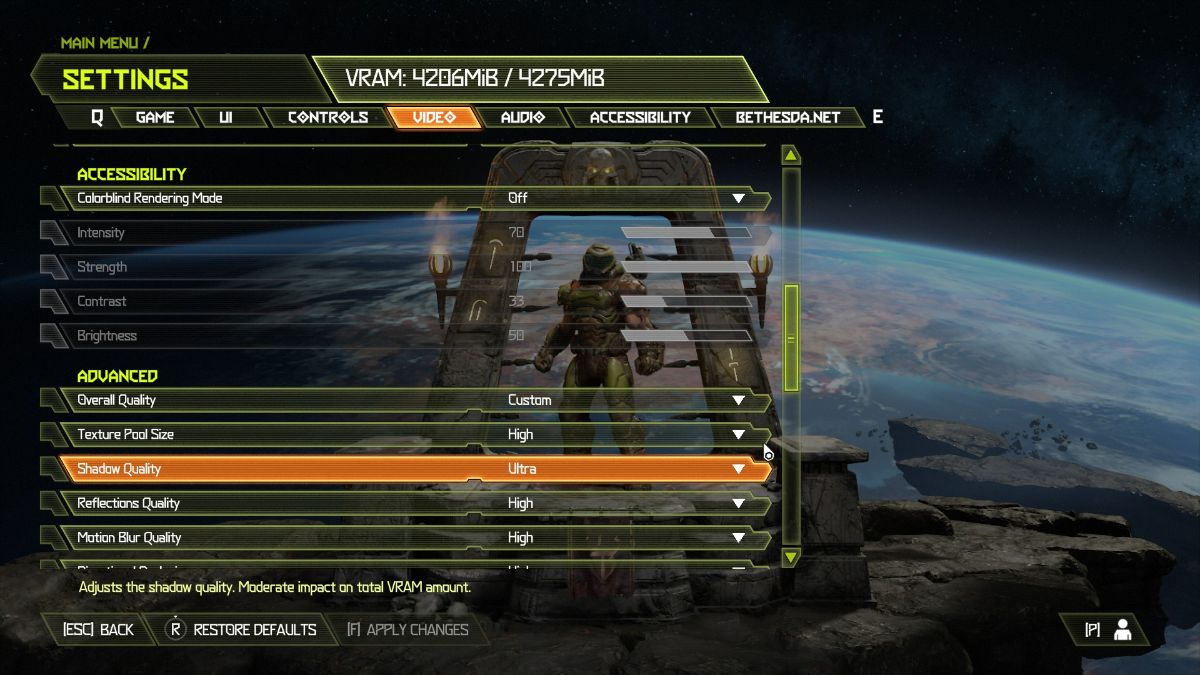Screen dimensions: 1200x675
Task: Click the scrollbar down arrow
Action: [x=791, y=556]
